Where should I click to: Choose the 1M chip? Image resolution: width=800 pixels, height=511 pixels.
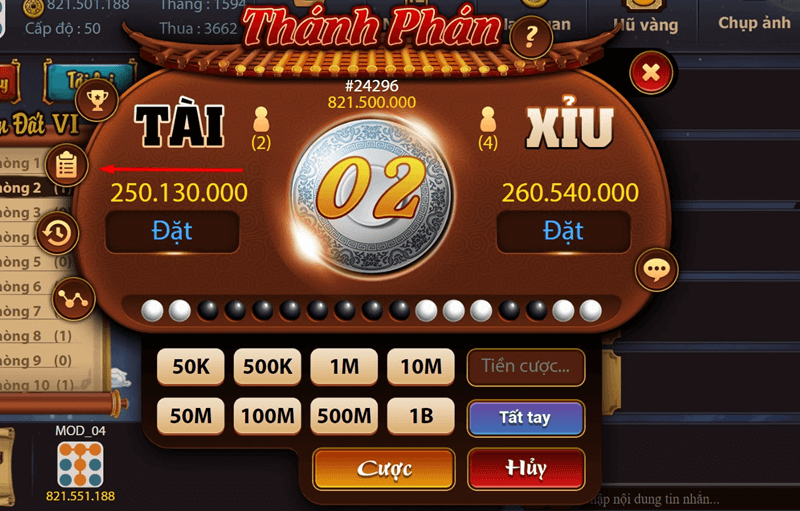click(x=344, y=367)
